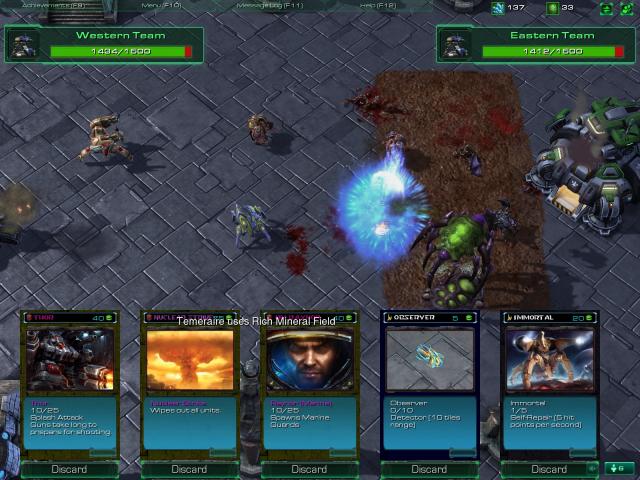Open the Message Log

(269, 5)
